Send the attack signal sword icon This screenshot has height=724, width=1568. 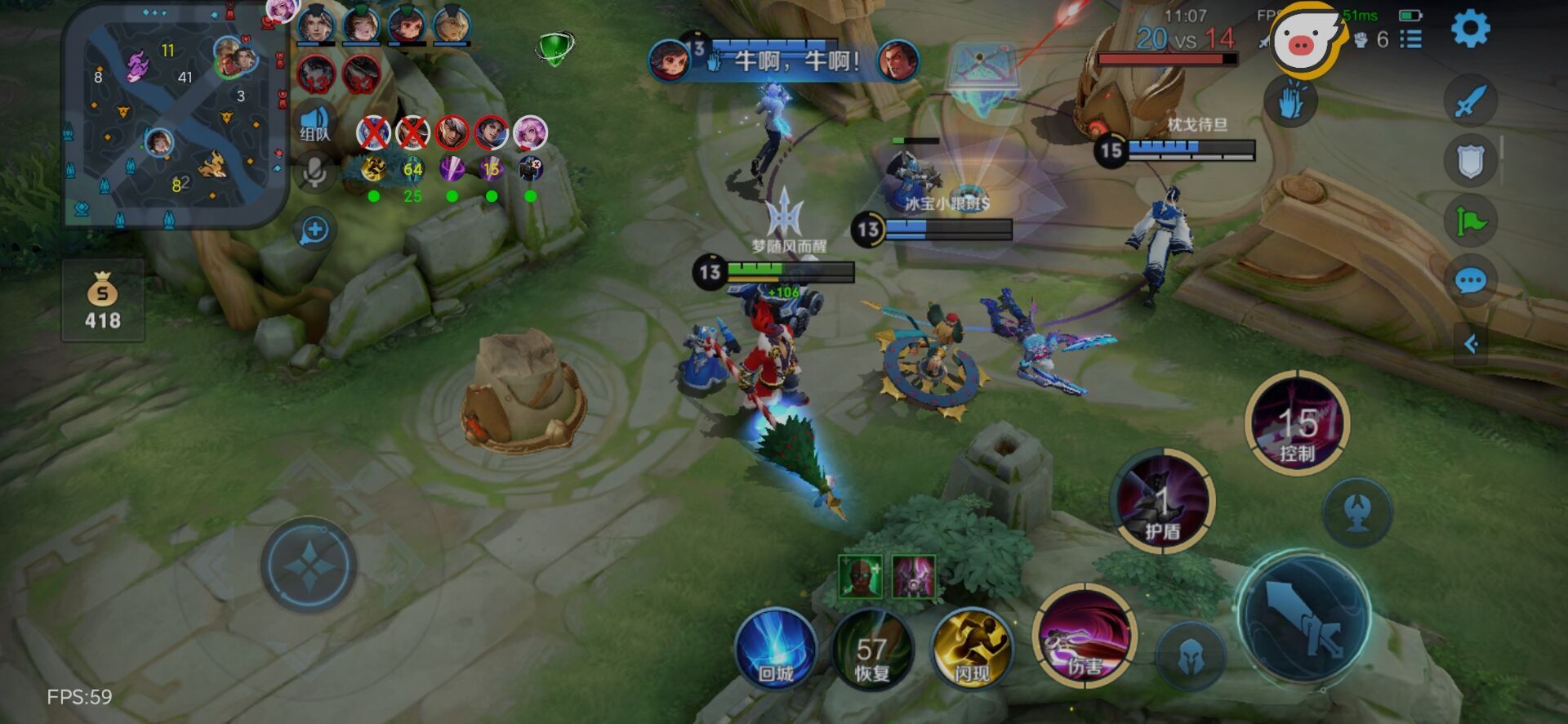1470,102
